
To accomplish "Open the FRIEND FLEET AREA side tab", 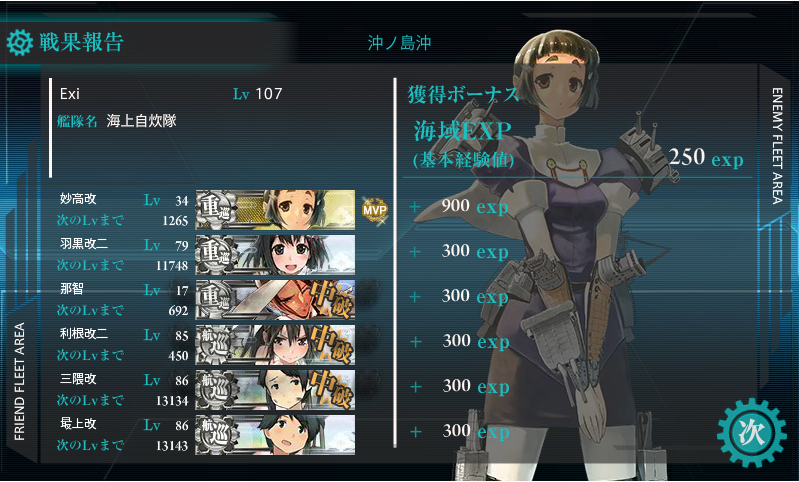I will tap(19, 381).
